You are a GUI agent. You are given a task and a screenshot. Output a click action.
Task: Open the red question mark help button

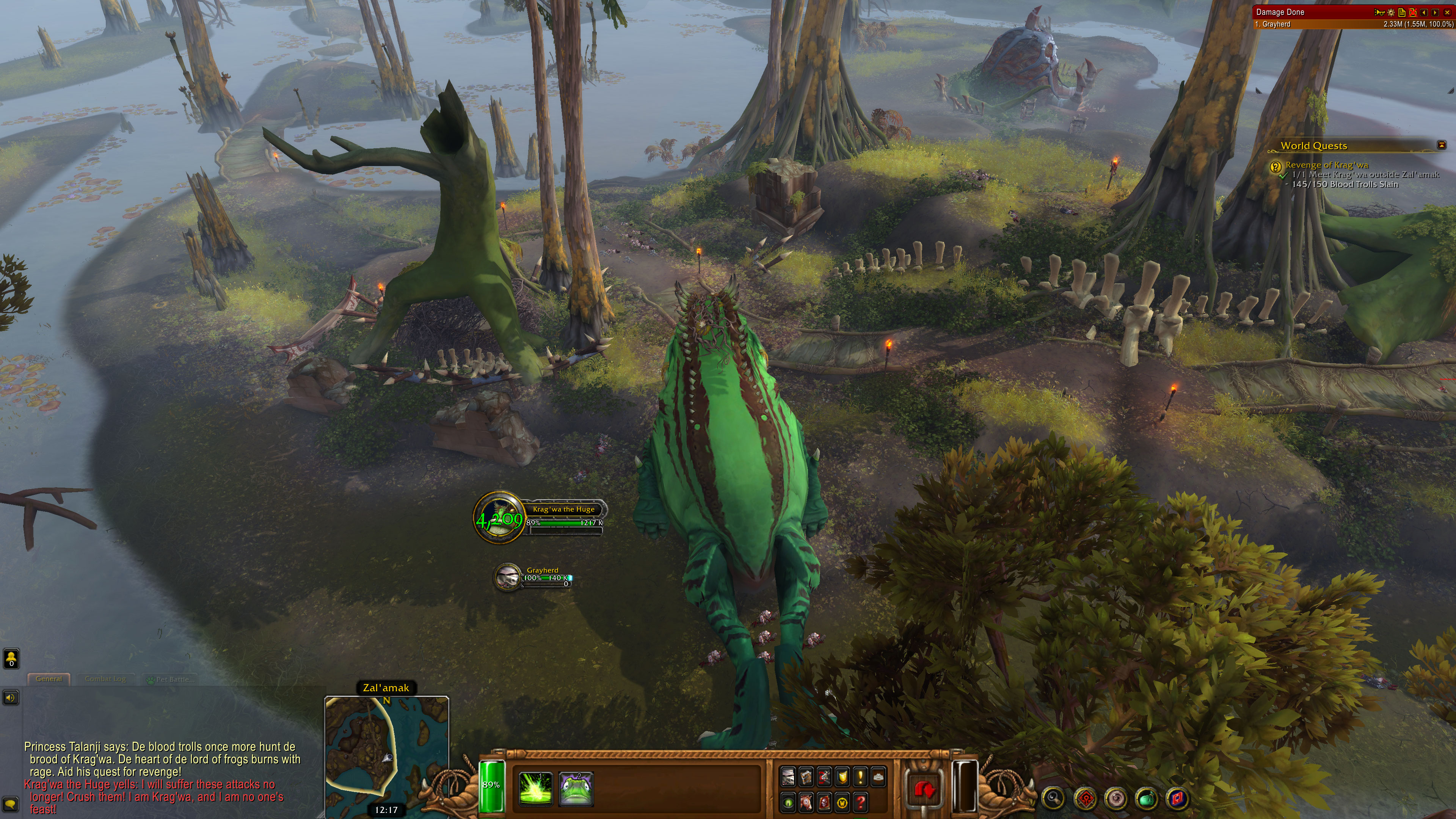860,802
